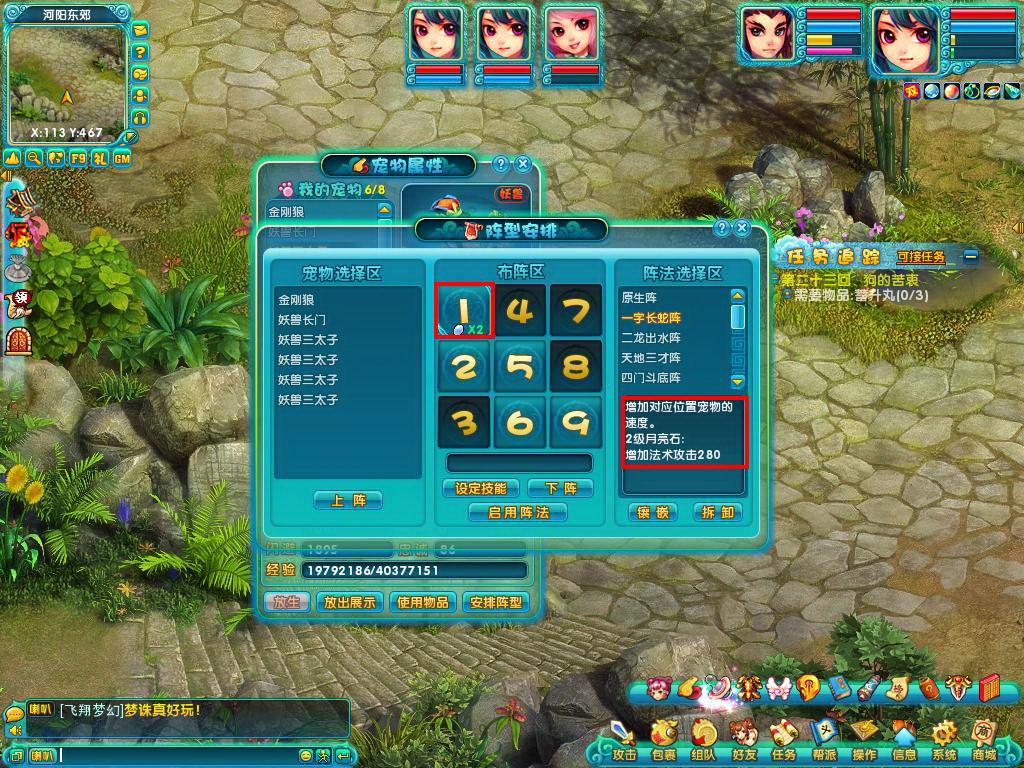This screenshot has width=1024, height=768.
Task: Choose formation slot number 9
Action: (x=575, y=422)
